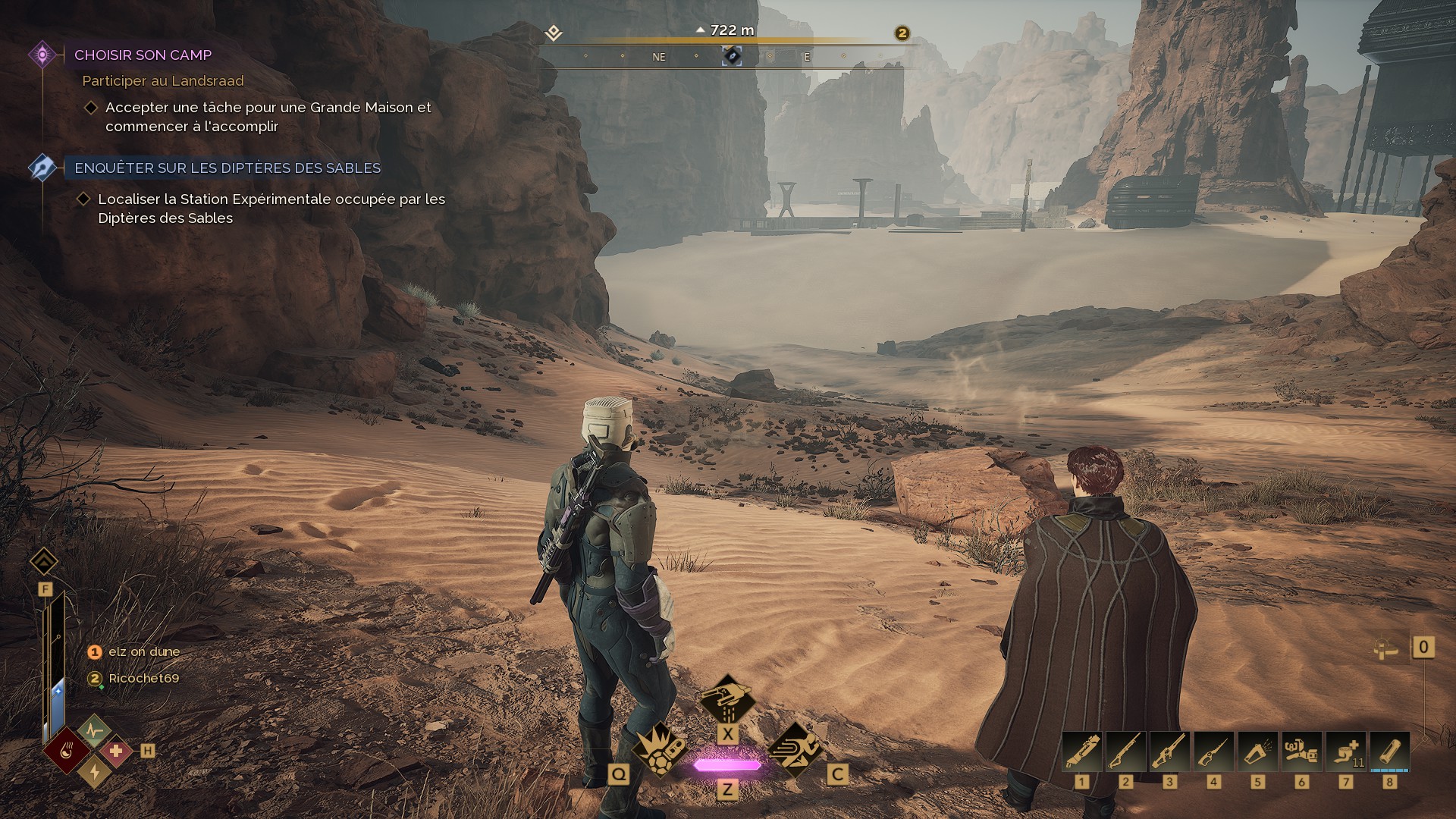Screen dimensions: 1456x819
Task: Click the green heartbeat pulse icon
Action: click(94, 731)
